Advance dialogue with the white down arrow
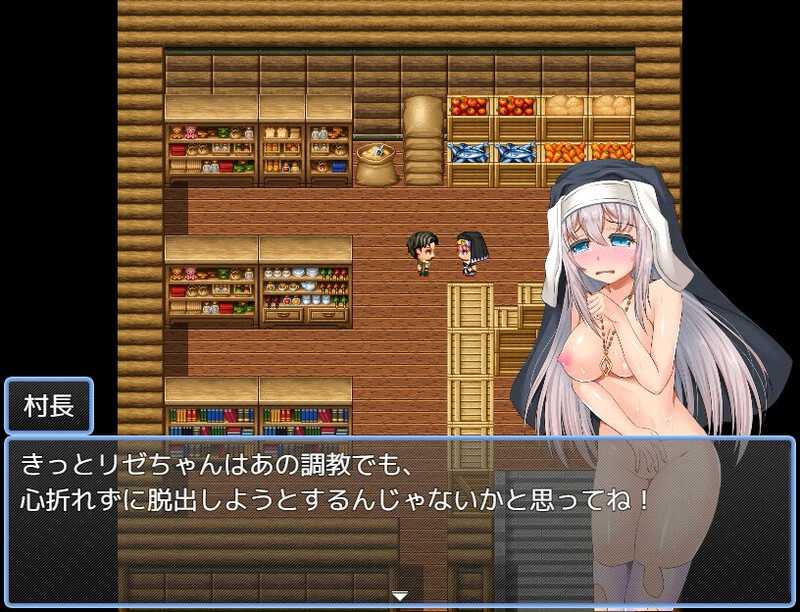The height and width of the screenshot is (612, 800). [x=400, y=596]
